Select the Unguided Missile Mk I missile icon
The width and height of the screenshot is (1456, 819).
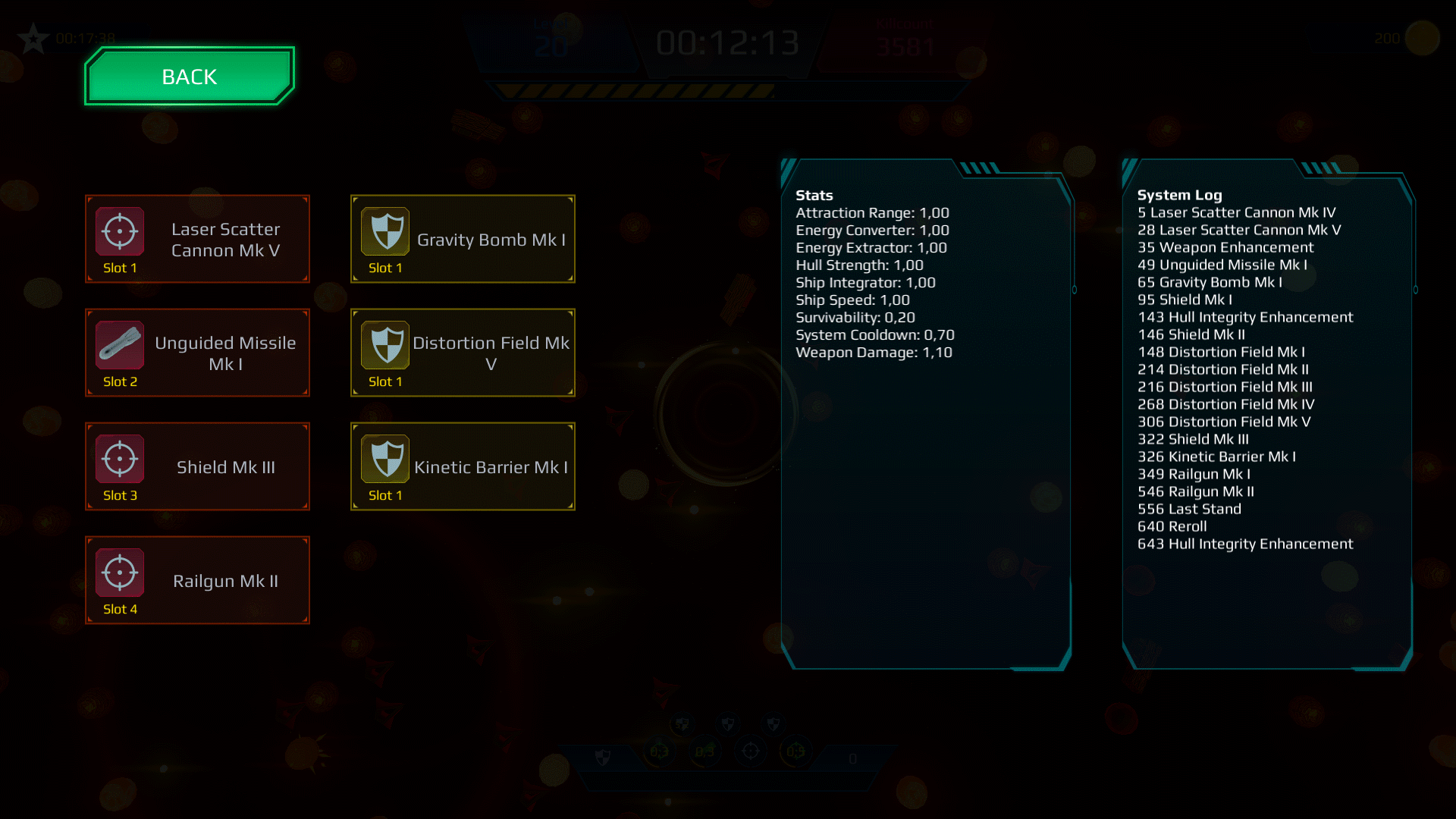coord(118,345)
